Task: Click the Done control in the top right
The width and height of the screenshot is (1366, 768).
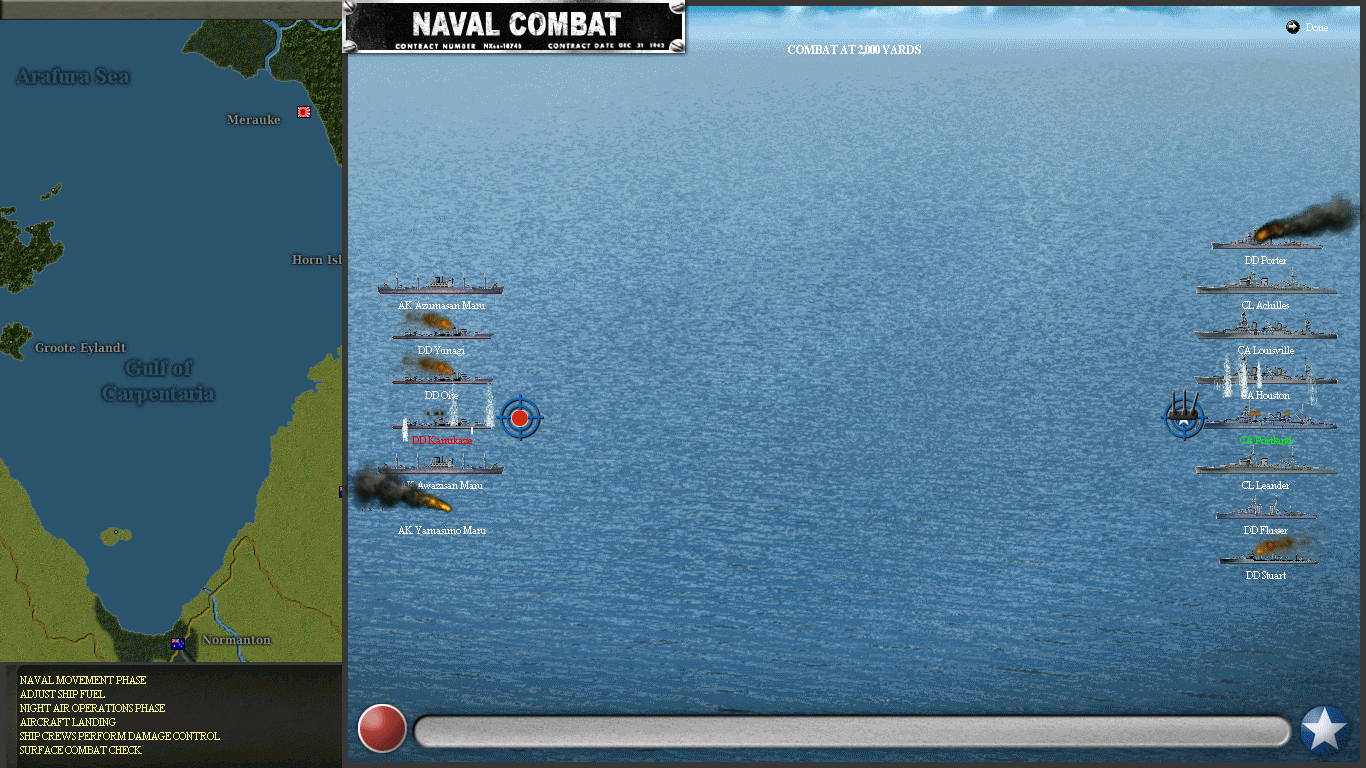Action: [x=1306, y=28]
